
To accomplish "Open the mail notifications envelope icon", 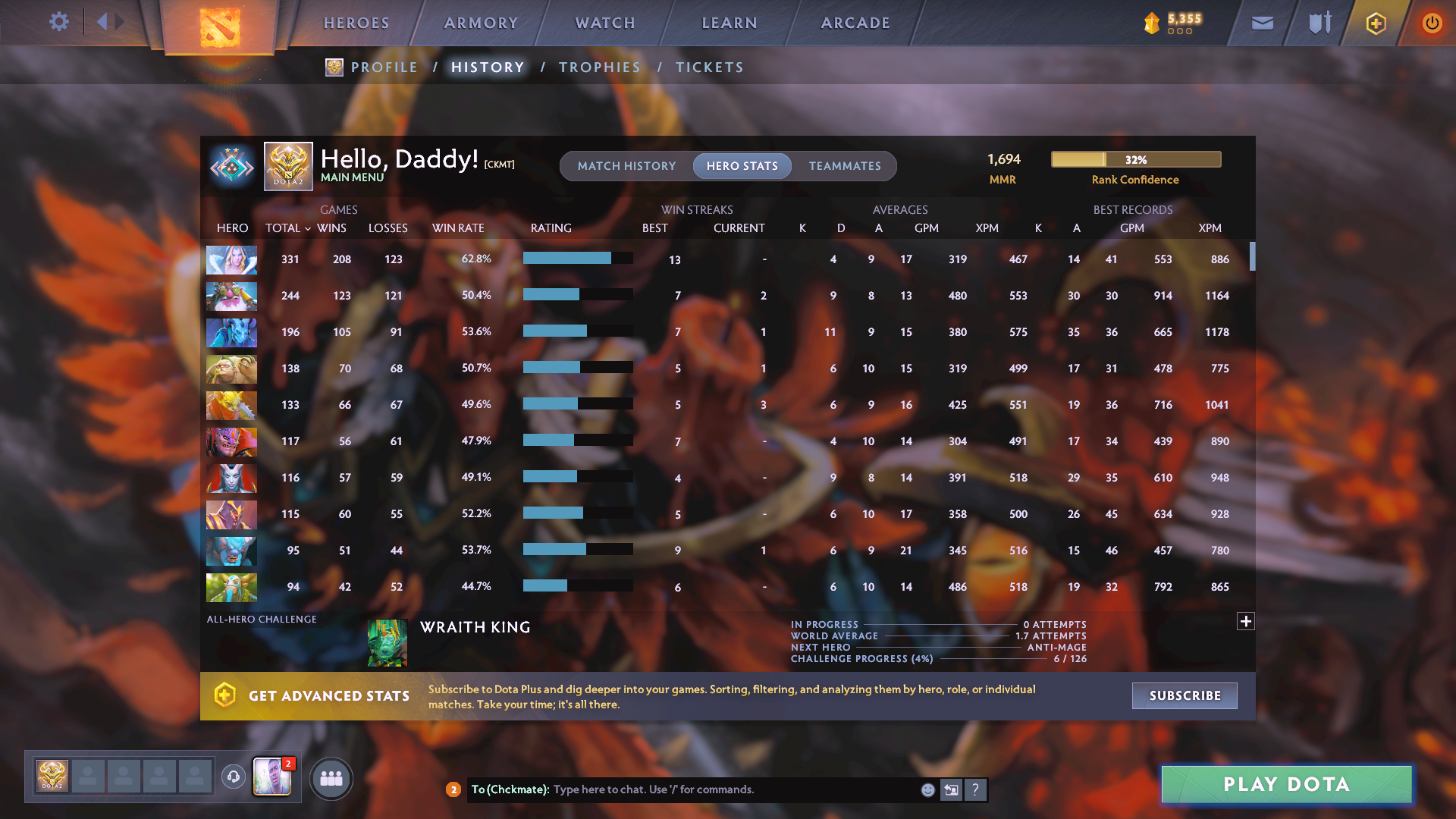I will (x=1261, y=23).
